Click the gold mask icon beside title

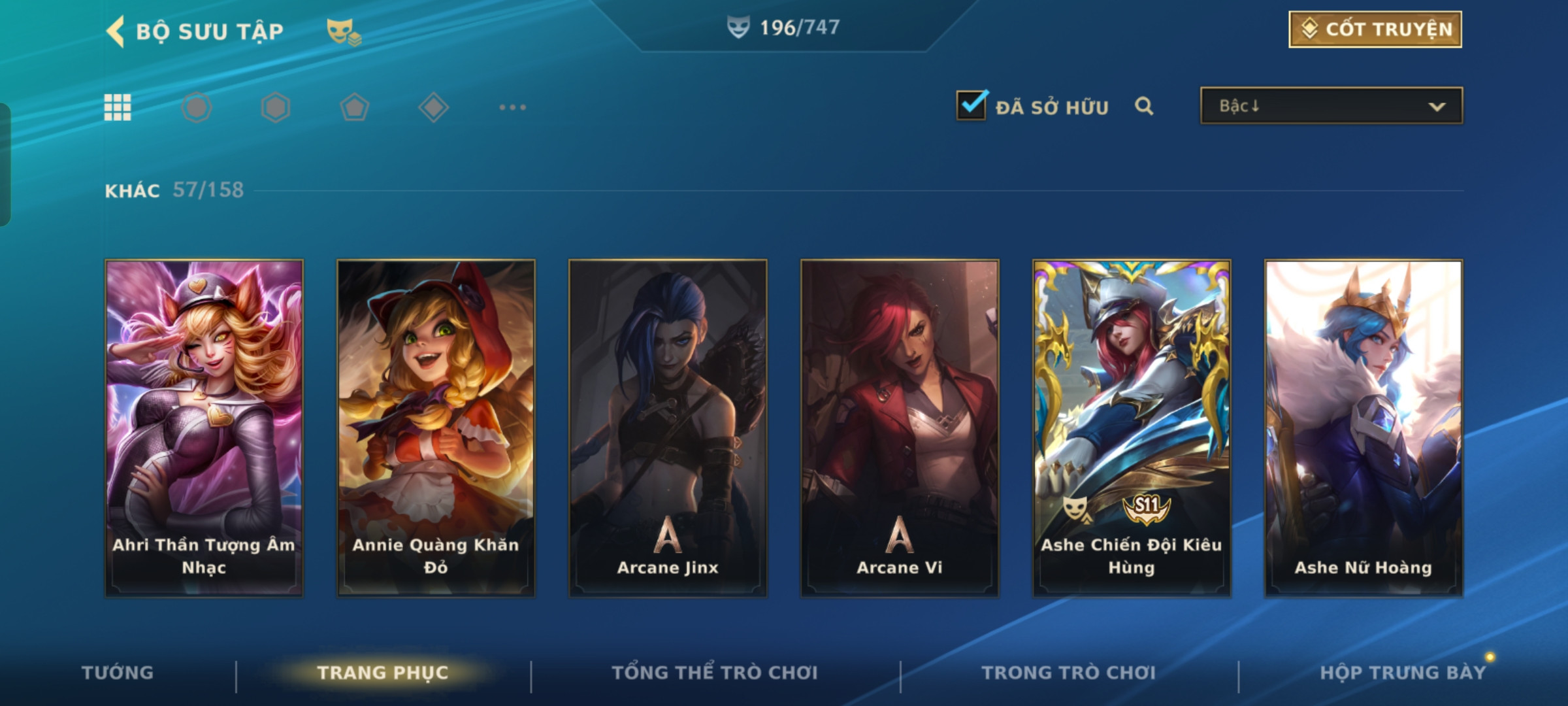[343, 31]
